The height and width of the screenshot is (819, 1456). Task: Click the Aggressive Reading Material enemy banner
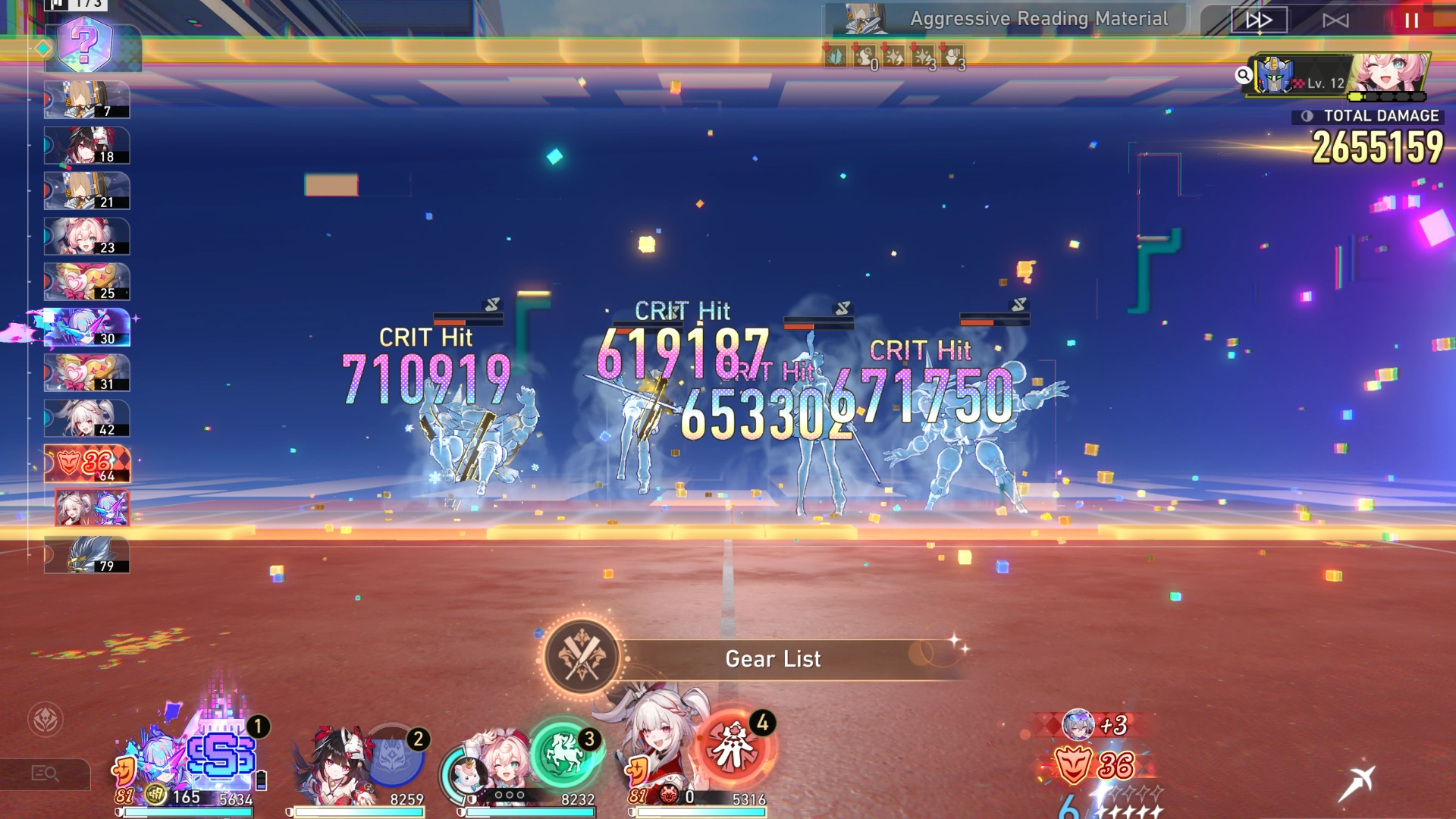(1039, 19)
